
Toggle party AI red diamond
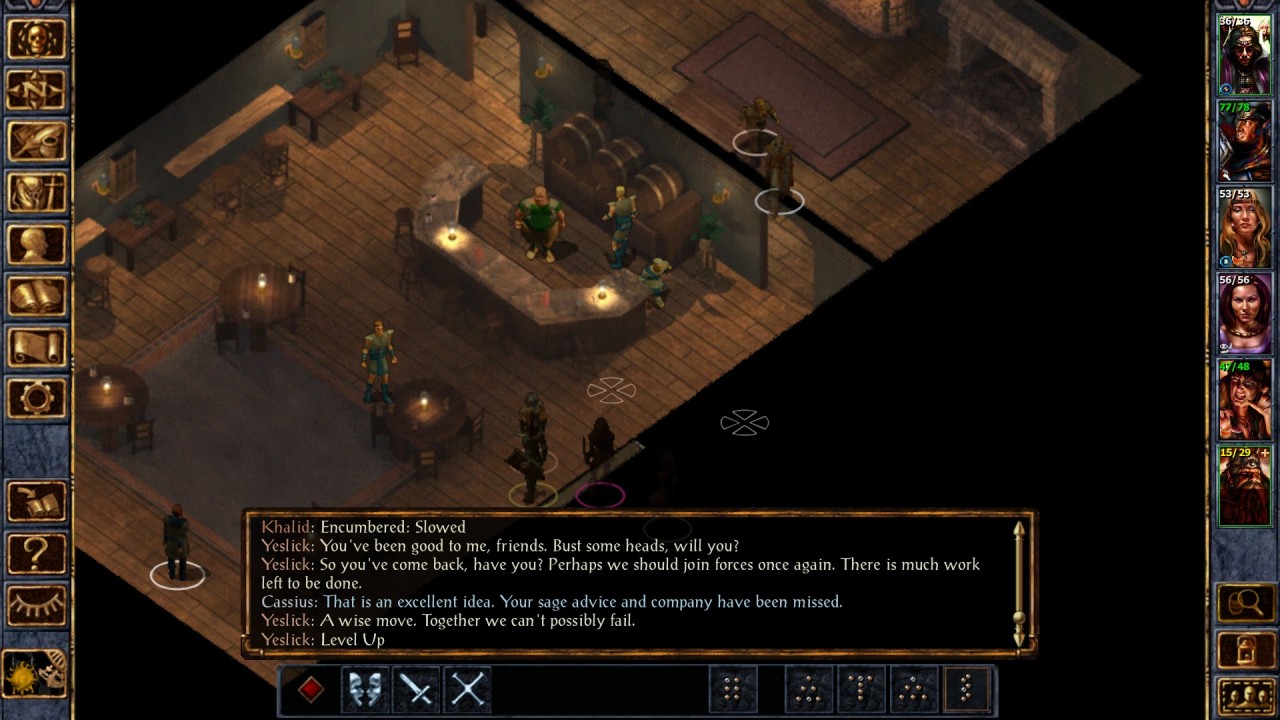click(x=311, y=688)
